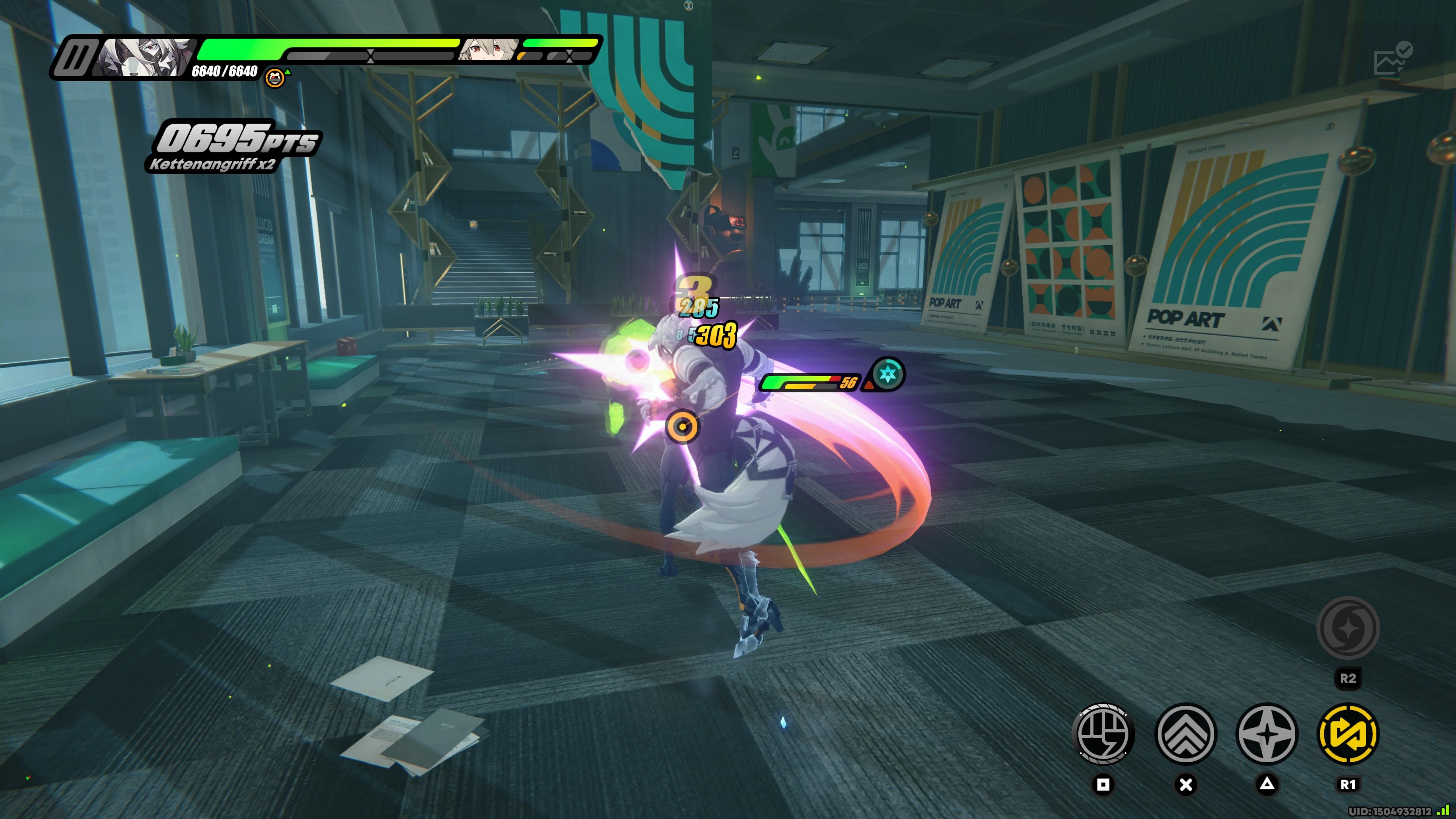
Task: Select the hamster pet badge below the HP bar
Action: [x=275, y=78]
